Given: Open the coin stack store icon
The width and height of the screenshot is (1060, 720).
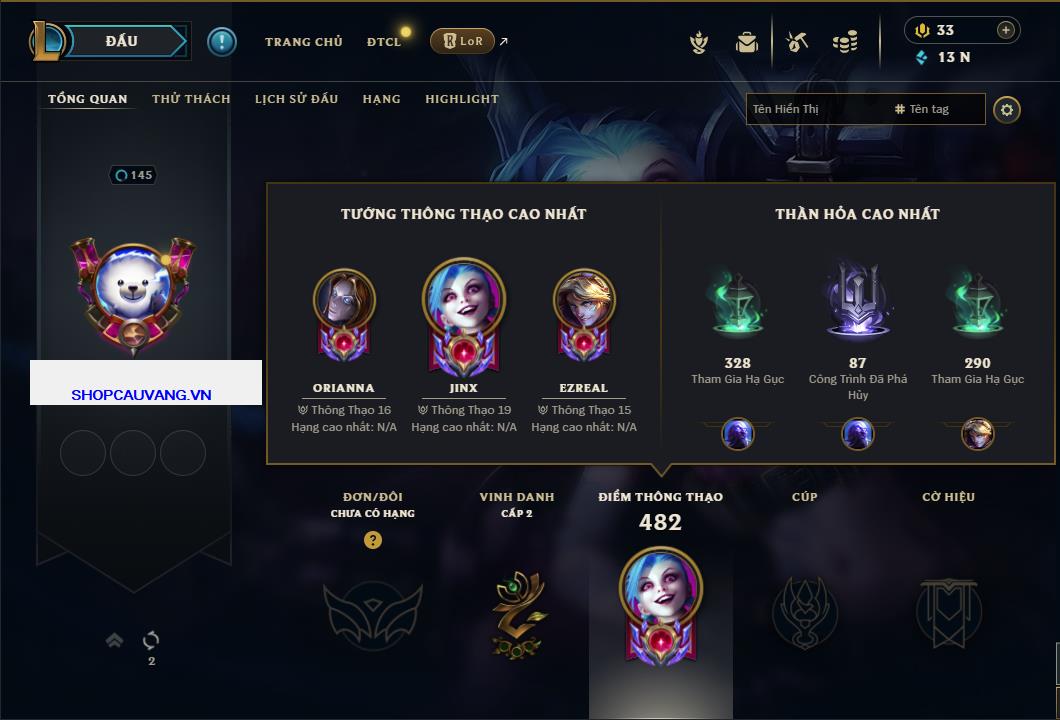Looking at the screenshot, I should 845,42.
